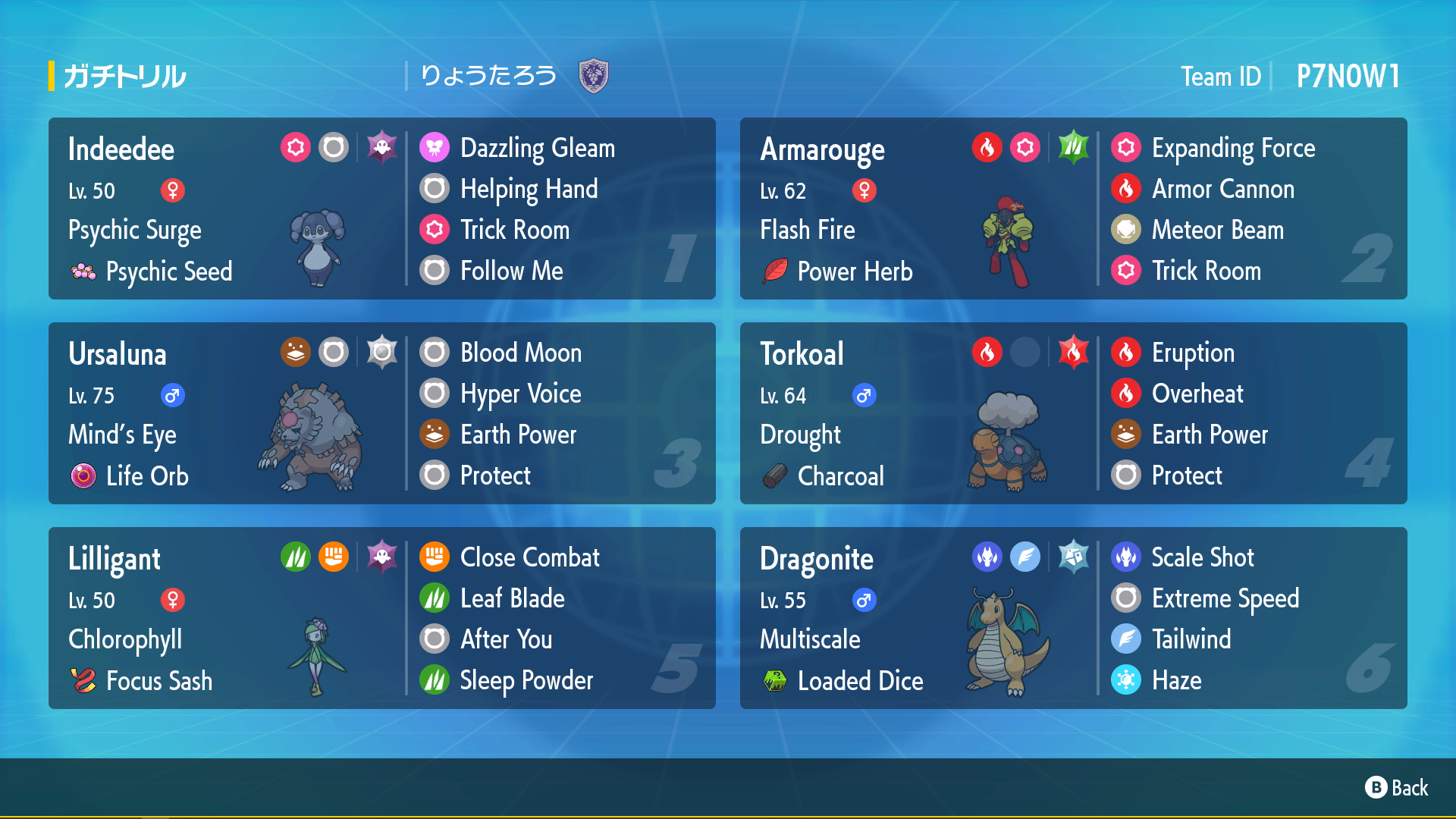Select Armarouge's Power Herb item
Viewport: 1456px width, 819px height.
pyautogui.click(x=854, y=271)
